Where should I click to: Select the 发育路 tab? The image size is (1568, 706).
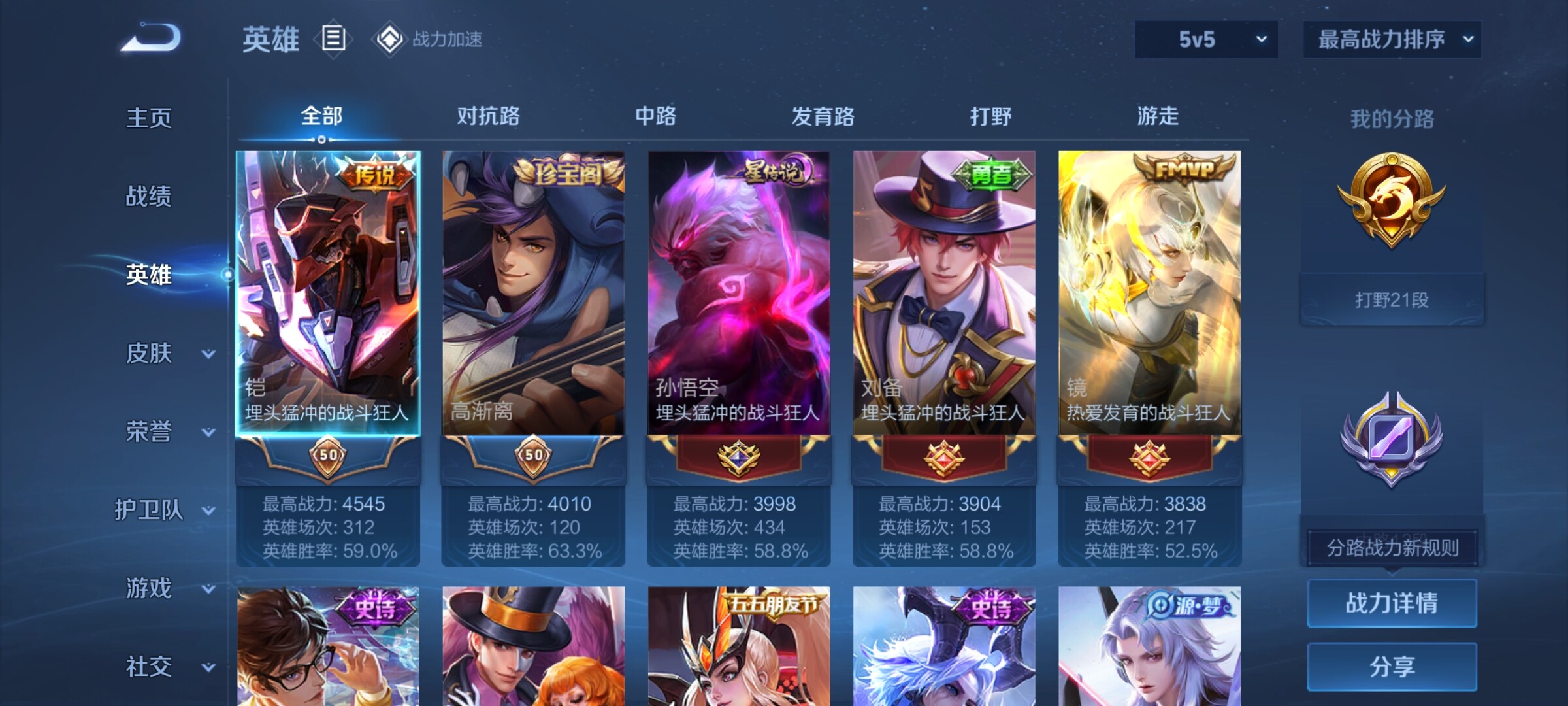point(823,116)
